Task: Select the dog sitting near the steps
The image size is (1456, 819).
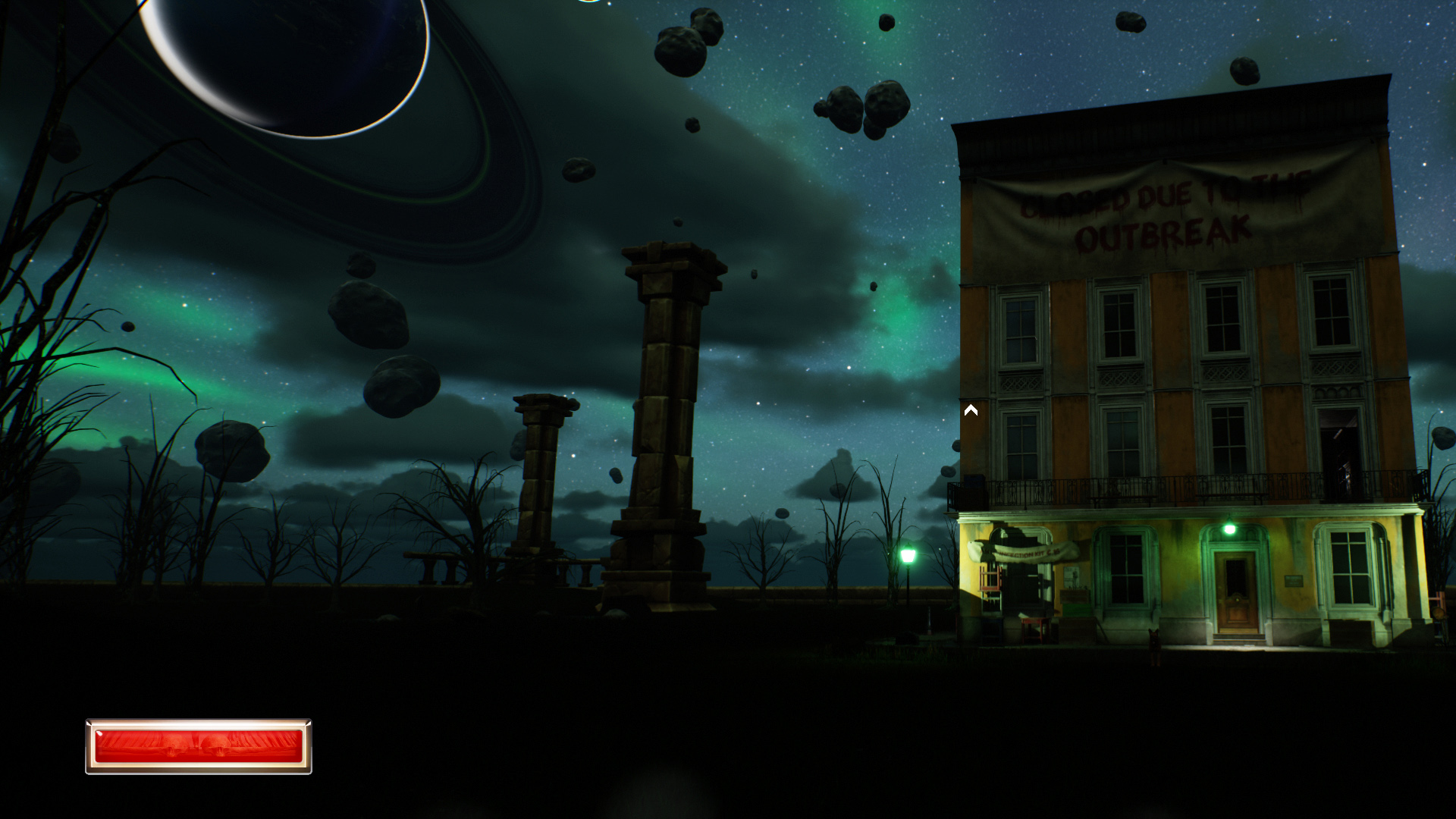Action: (1155, 645)
